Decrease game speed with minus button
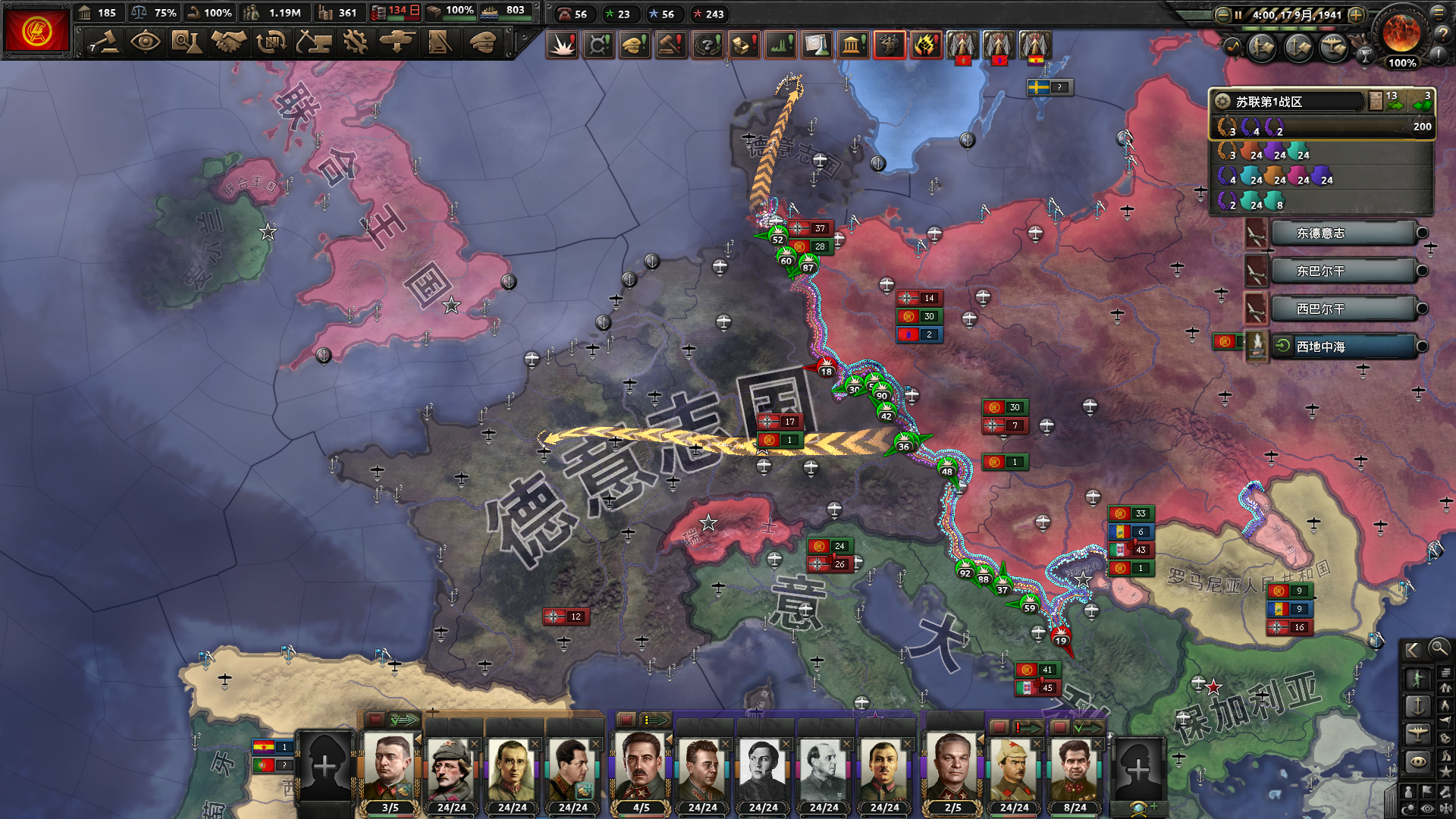The height and width of the screenshot is (819, 1456). point(1222,14)
